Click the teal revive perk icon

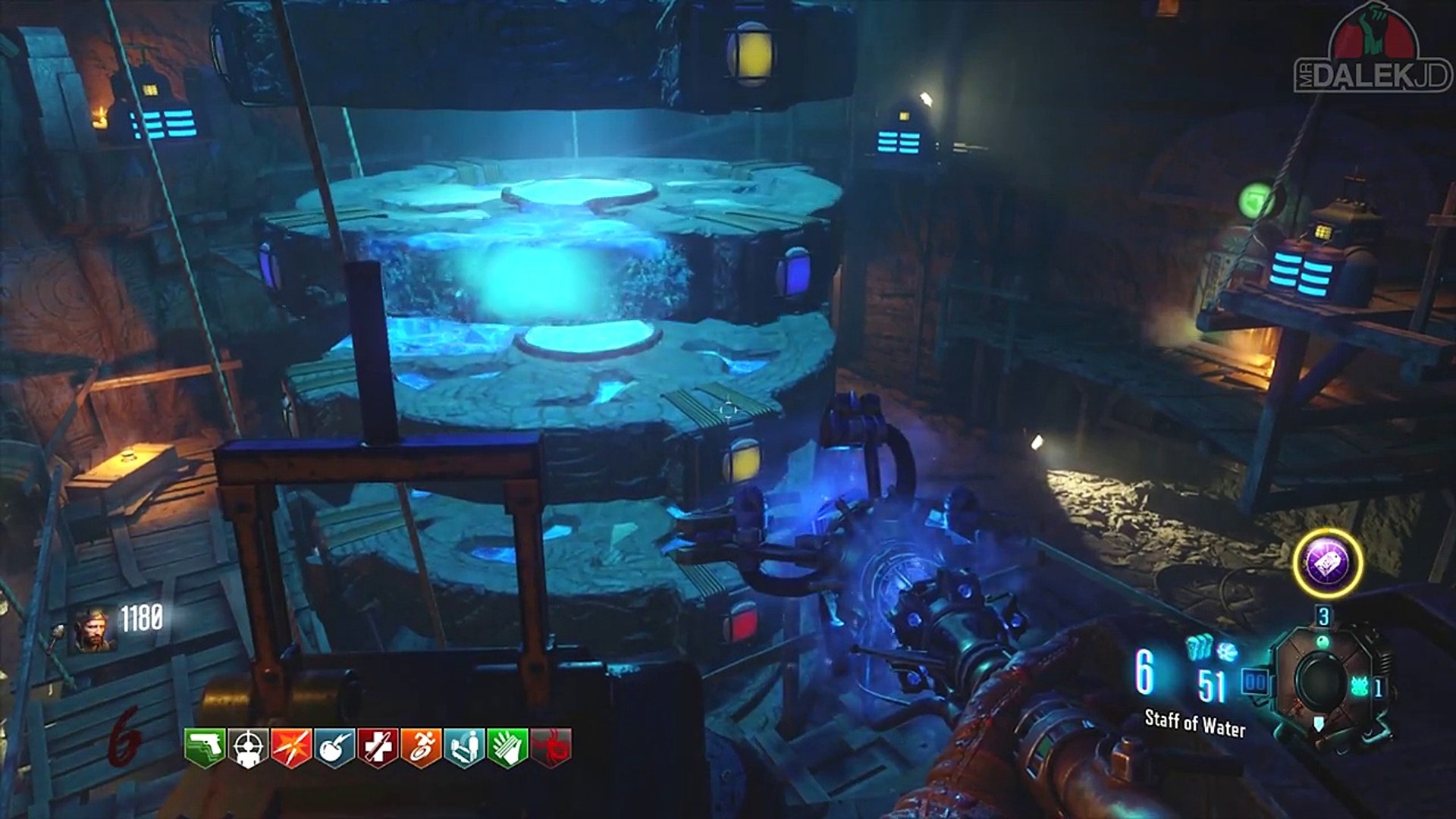(464, 748)
